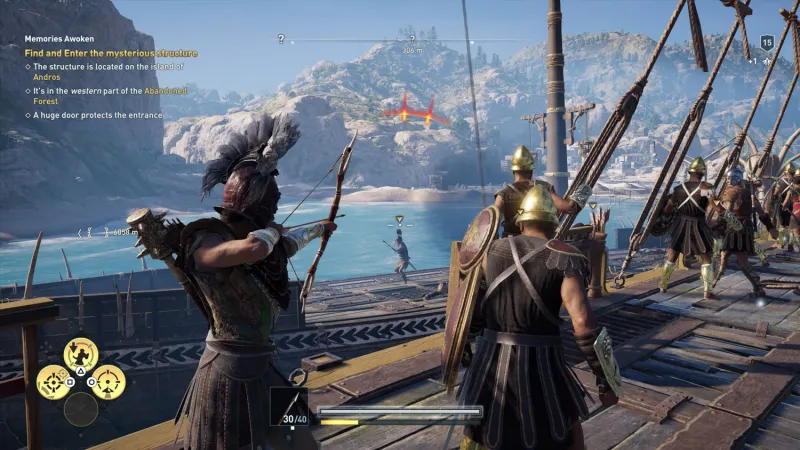
Task: Click the yellow target marker over swimmer
Action: [x=399, y=219]
